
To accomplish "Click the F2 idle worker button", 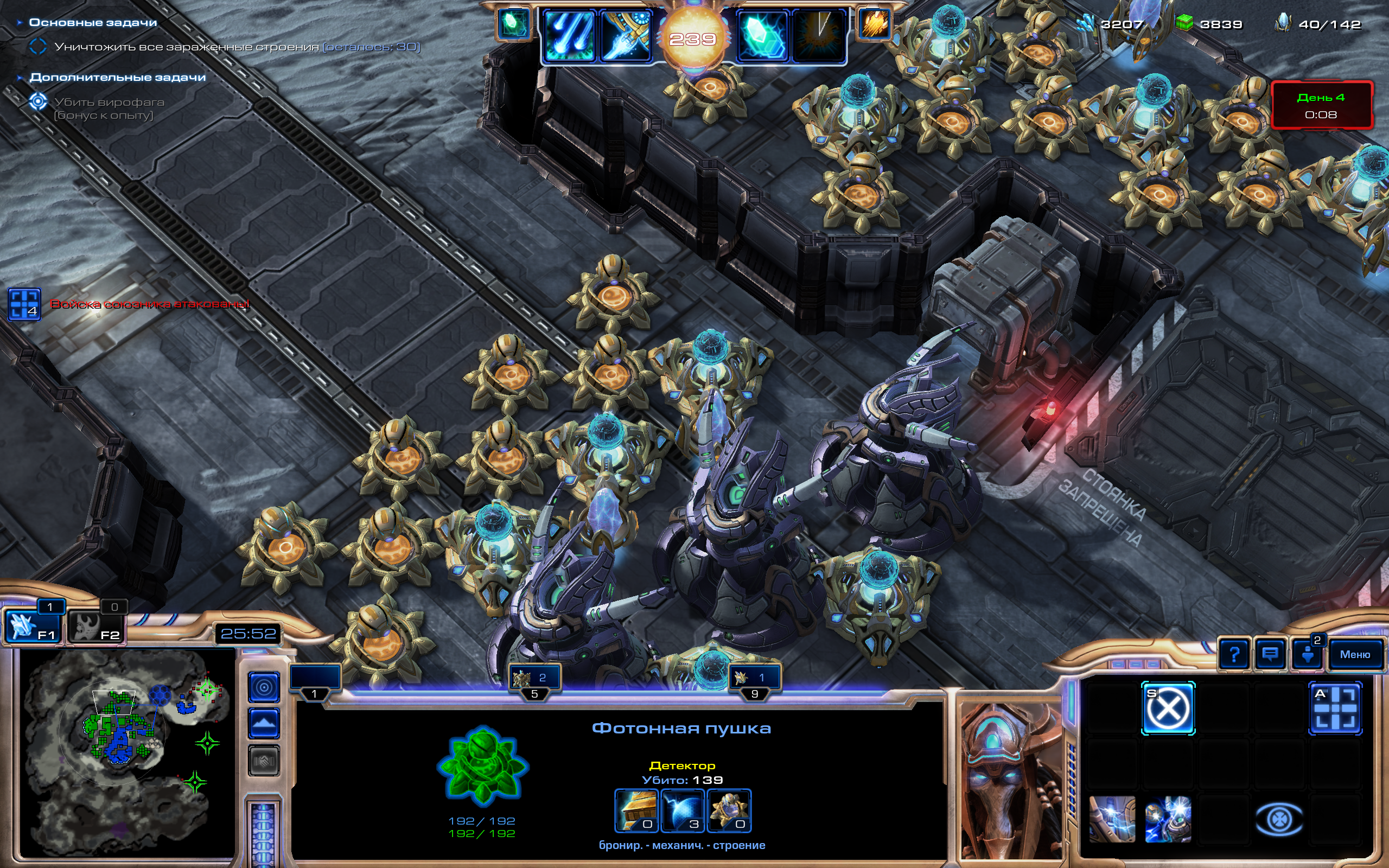I will tap(96, 626).
